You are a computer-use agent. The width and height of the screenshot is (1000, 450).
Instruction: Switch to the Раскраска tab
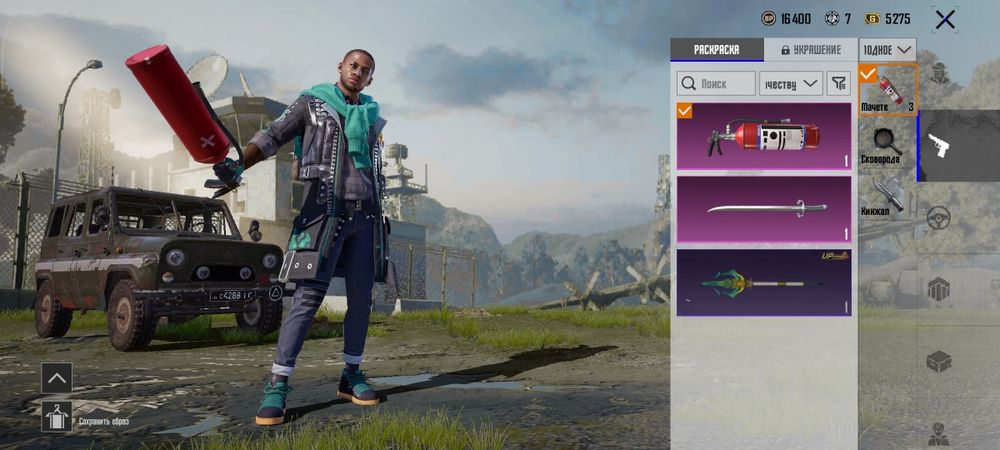pyautogui.click(x=716, y=49)
